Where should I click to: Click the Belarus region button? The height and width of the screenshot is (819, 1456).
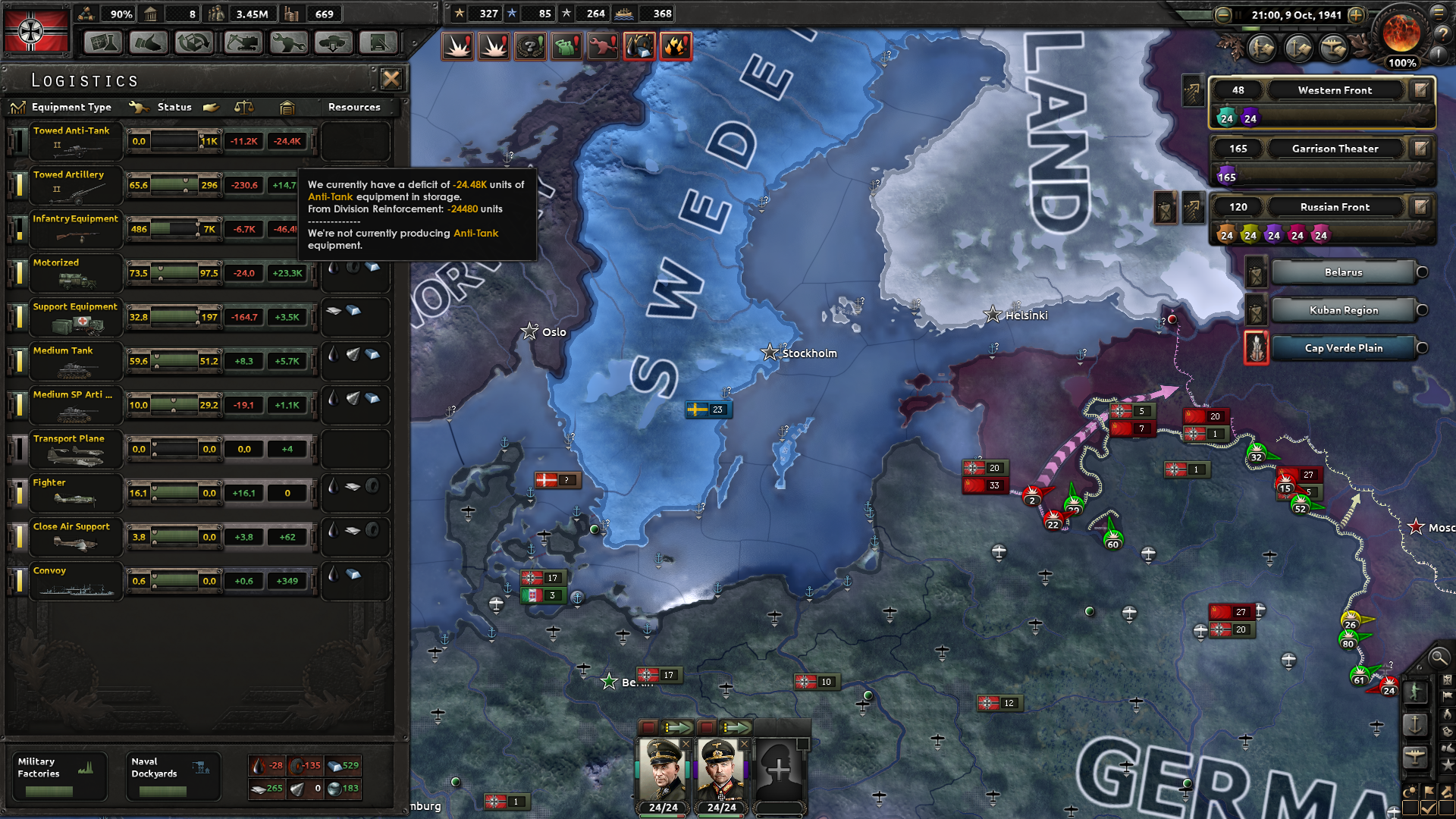point(1342,272)
